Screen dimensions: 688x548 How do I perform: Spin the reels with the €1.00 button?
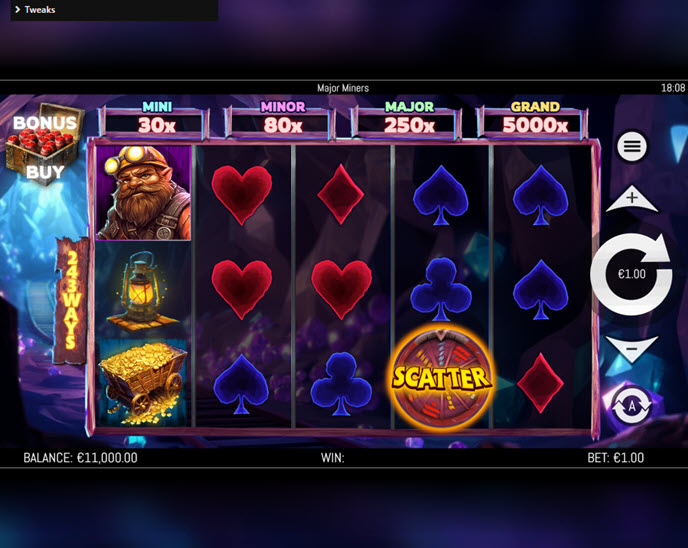pyautogui.click(x=631, y=274)
